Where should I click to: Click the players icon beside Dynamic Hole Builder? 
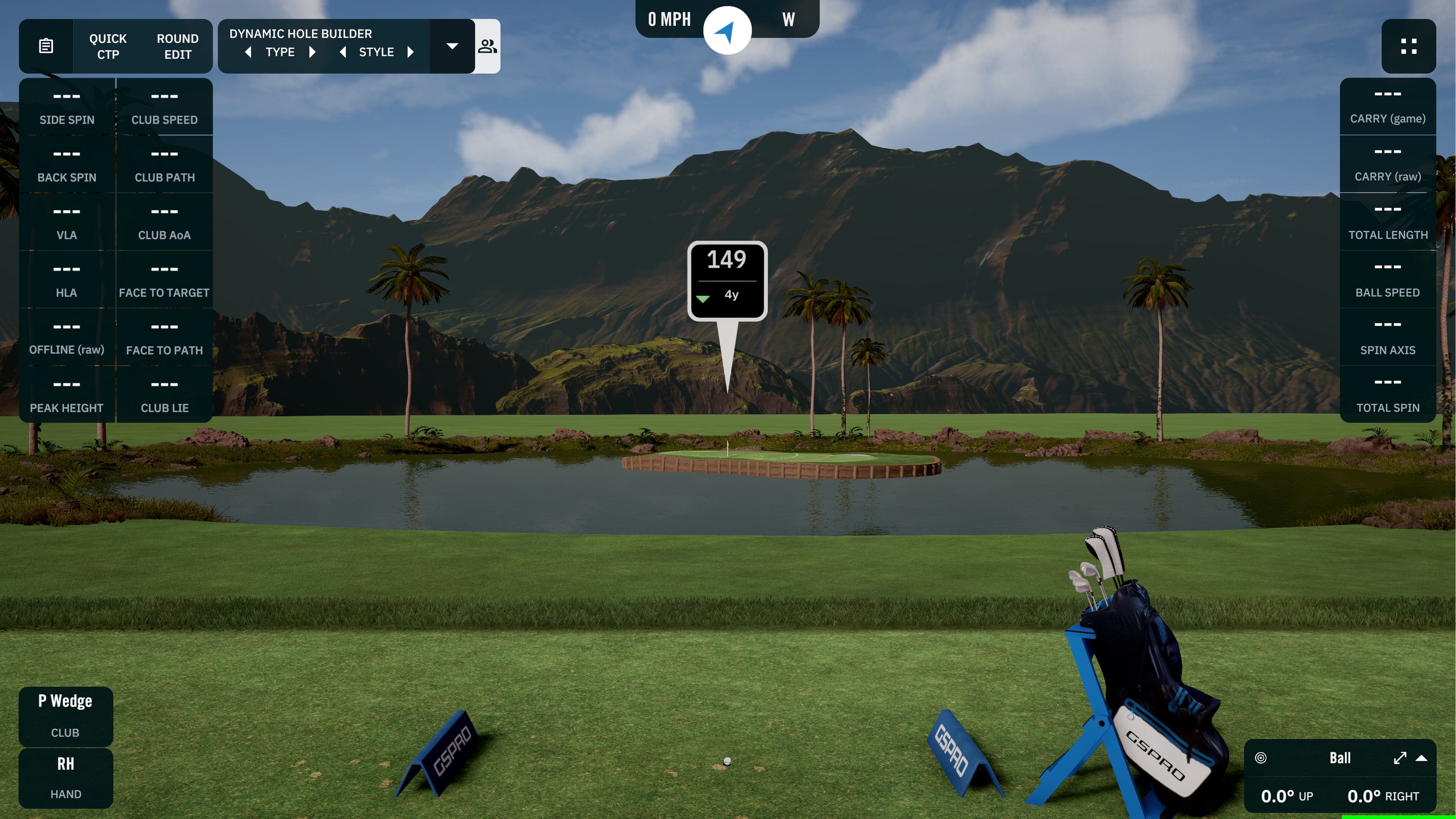tap(487, 46)
